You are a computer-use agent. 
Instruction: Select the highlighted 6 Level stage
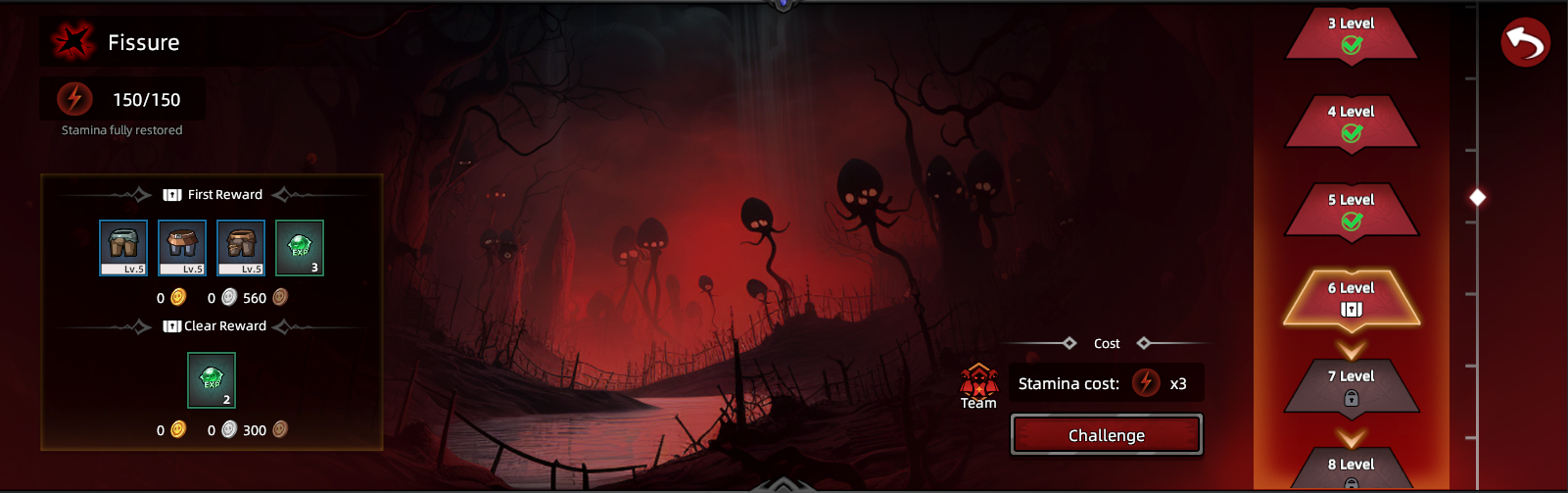1352,299
